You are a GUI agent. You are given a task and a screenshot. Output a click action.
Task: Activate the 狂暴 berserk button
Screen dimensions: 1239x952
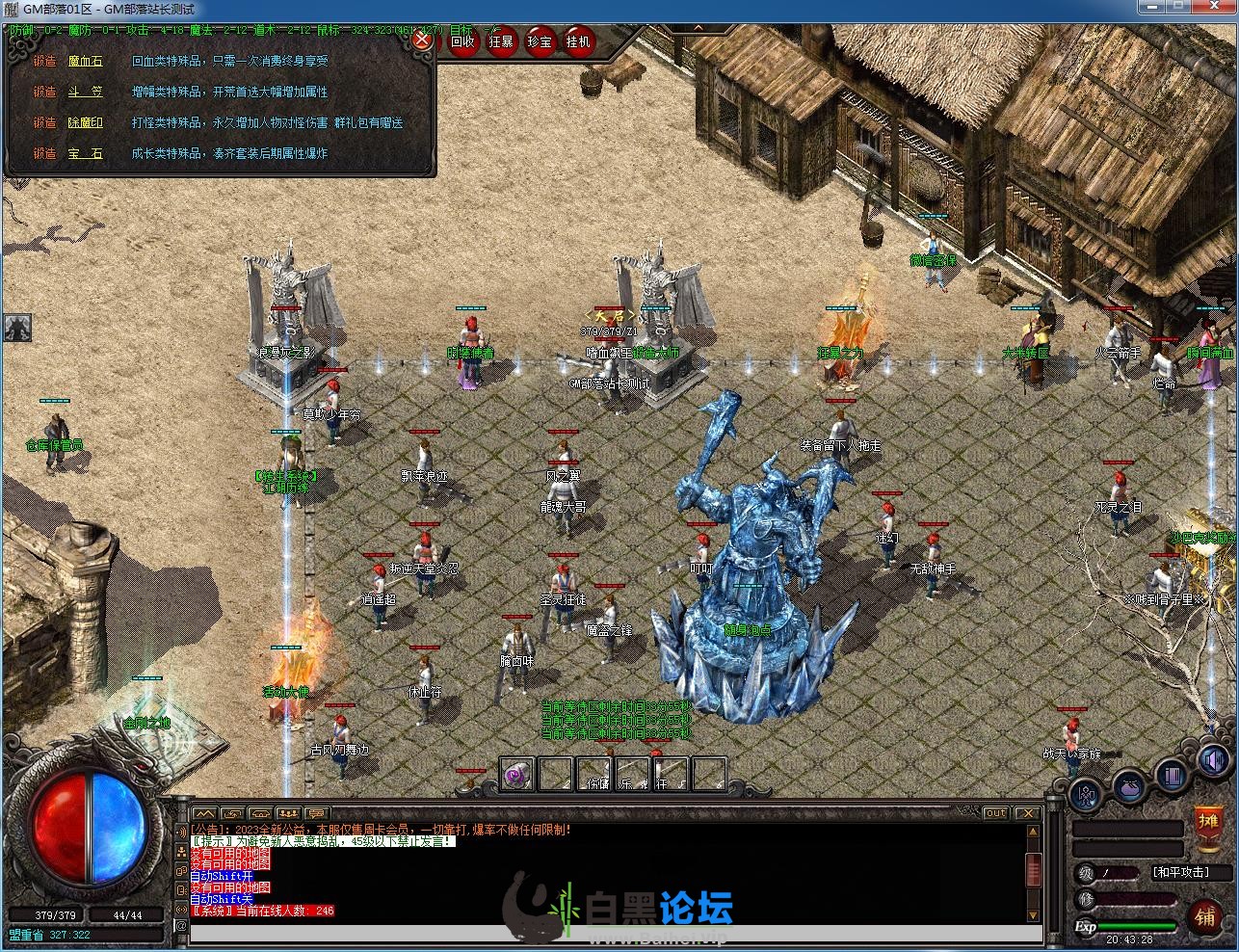501,41
